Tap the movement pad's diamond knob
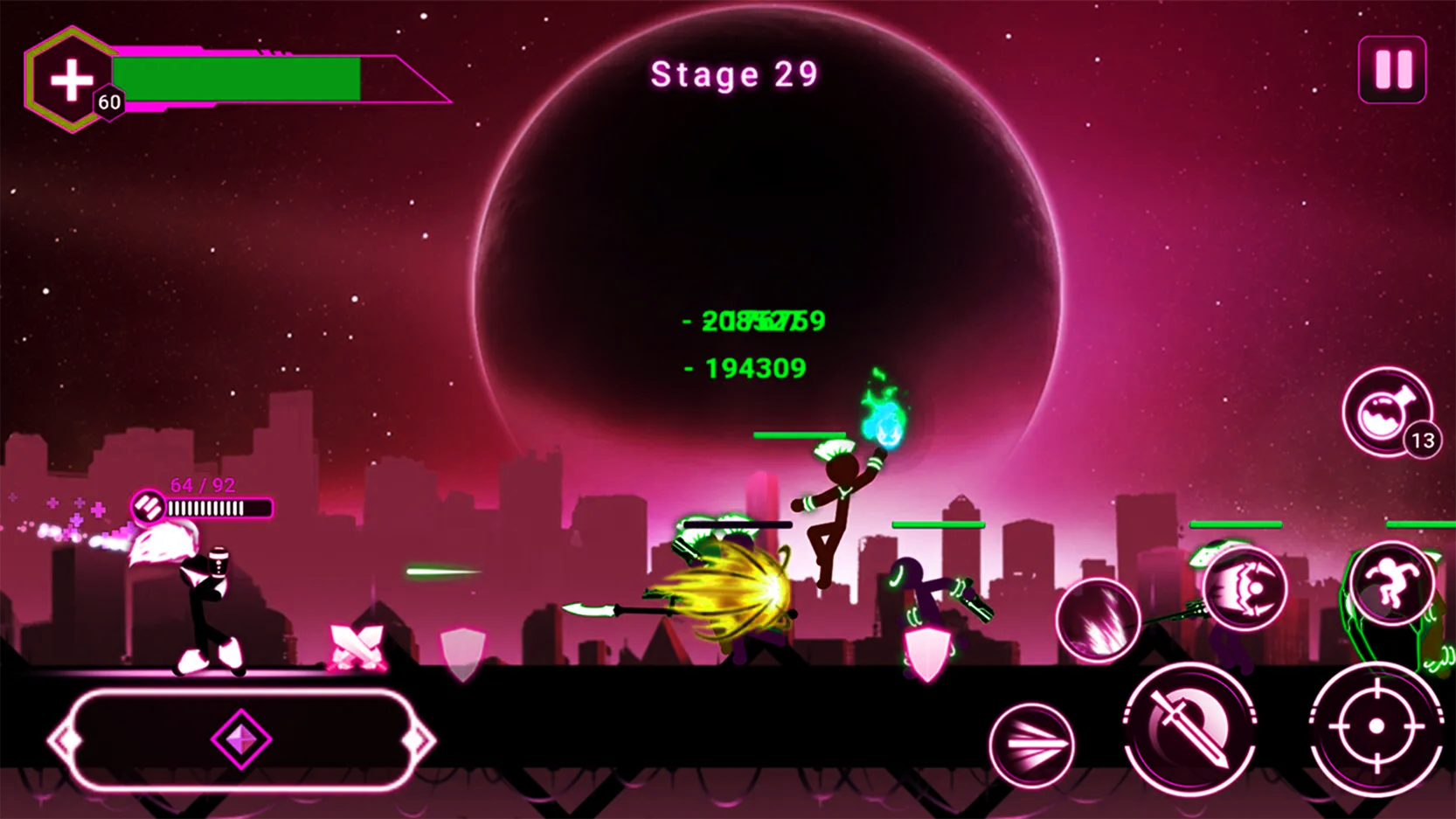This screenshot has height=819, width=1456. click(241, 739)
